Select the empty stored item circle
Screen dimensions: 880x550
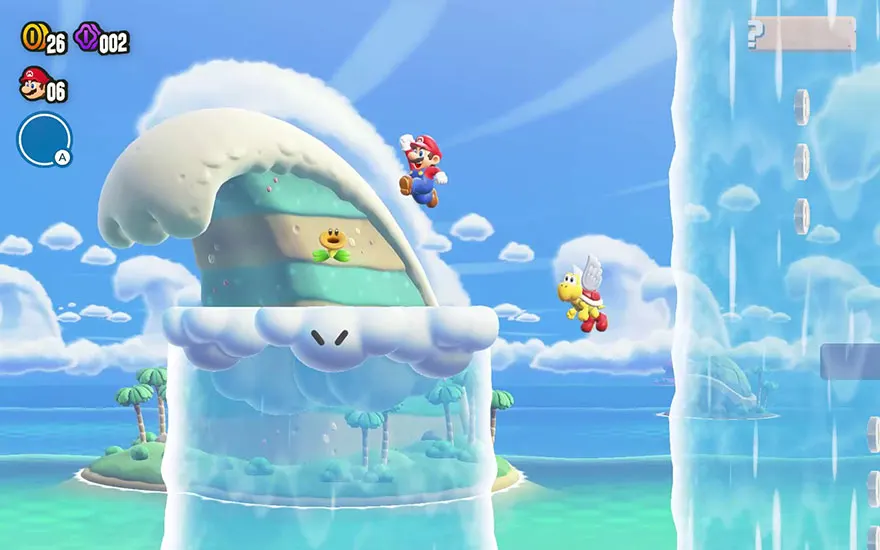[44, 139]
